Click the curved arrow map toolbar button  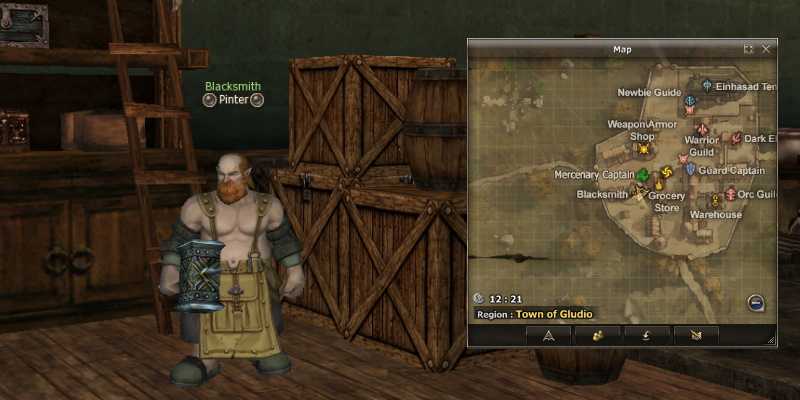(x=646, y=334)
